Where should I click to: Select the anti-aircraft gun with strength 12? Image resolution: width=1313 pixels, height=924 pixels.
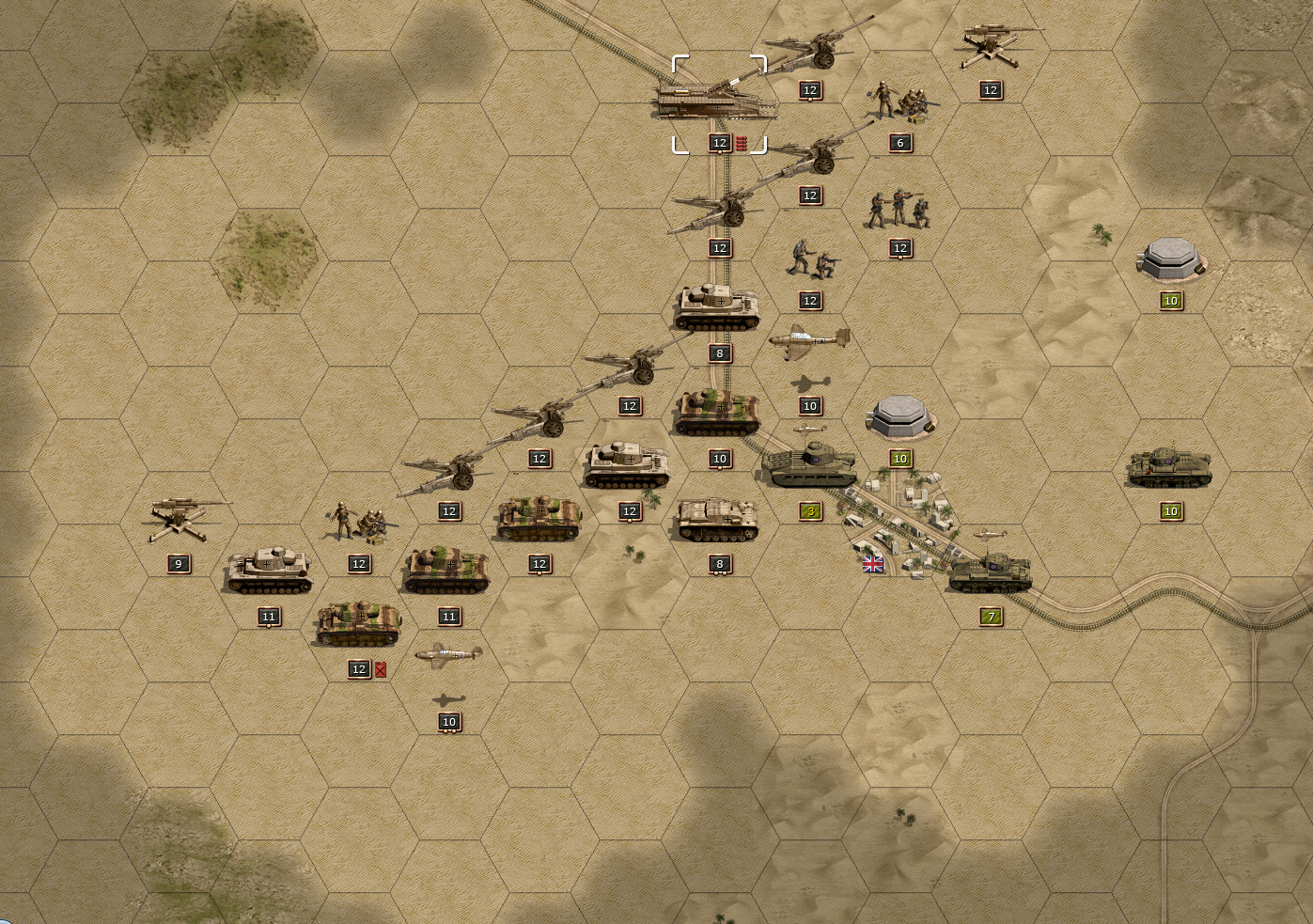pos(990,47)
